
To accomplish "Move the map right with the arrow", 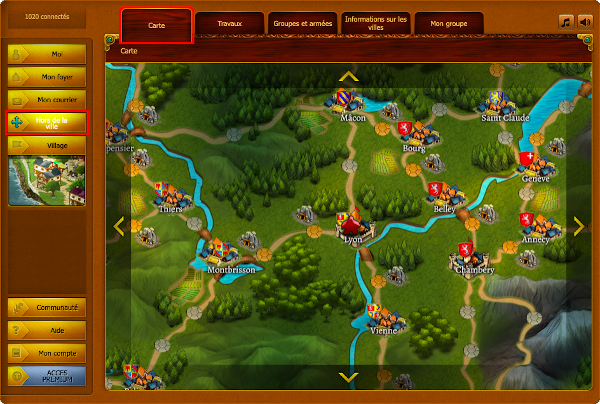I will [x=577, y=226].
